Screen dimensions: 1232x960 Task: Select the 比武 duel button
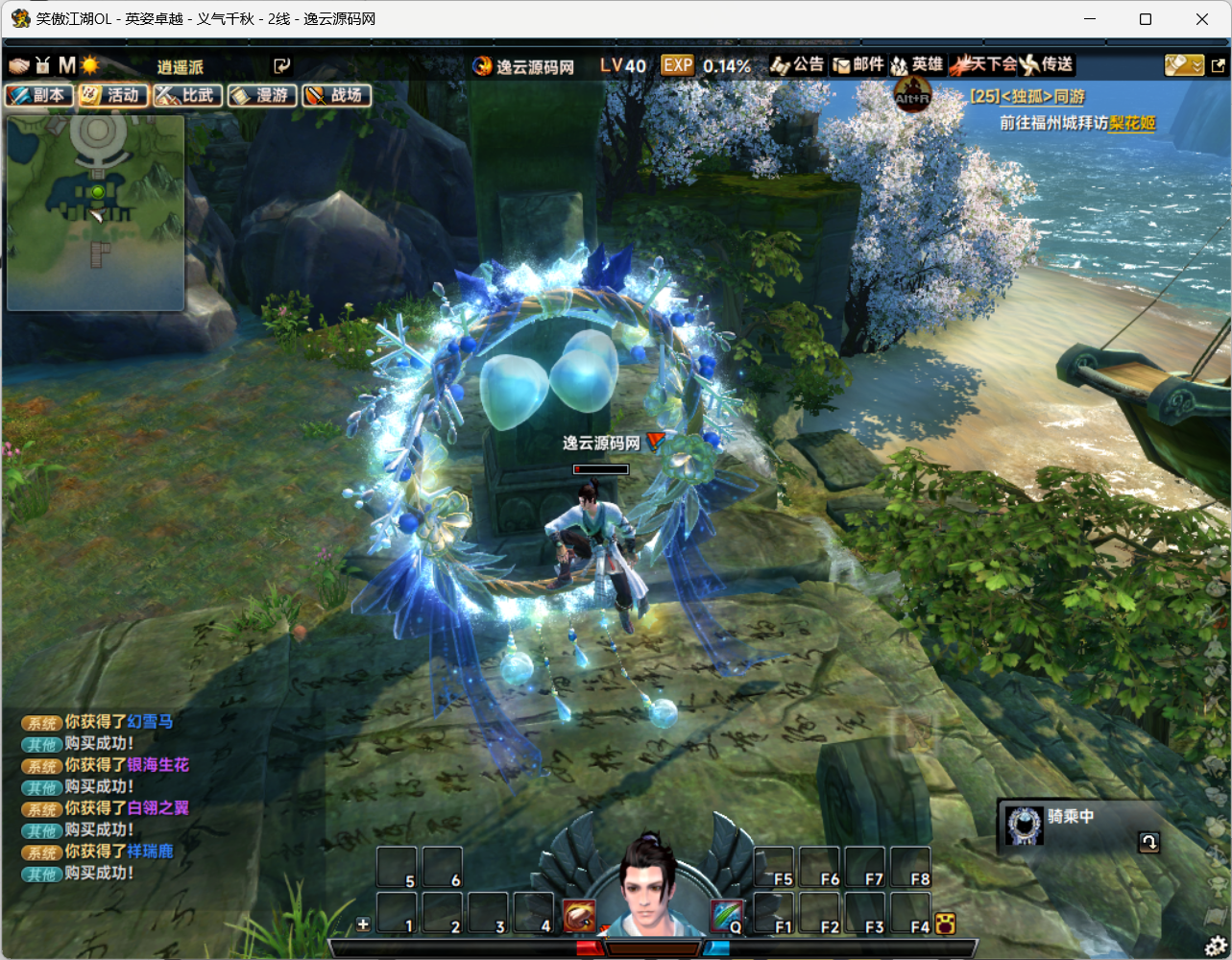pyautogui.click(x=188, y=95)
